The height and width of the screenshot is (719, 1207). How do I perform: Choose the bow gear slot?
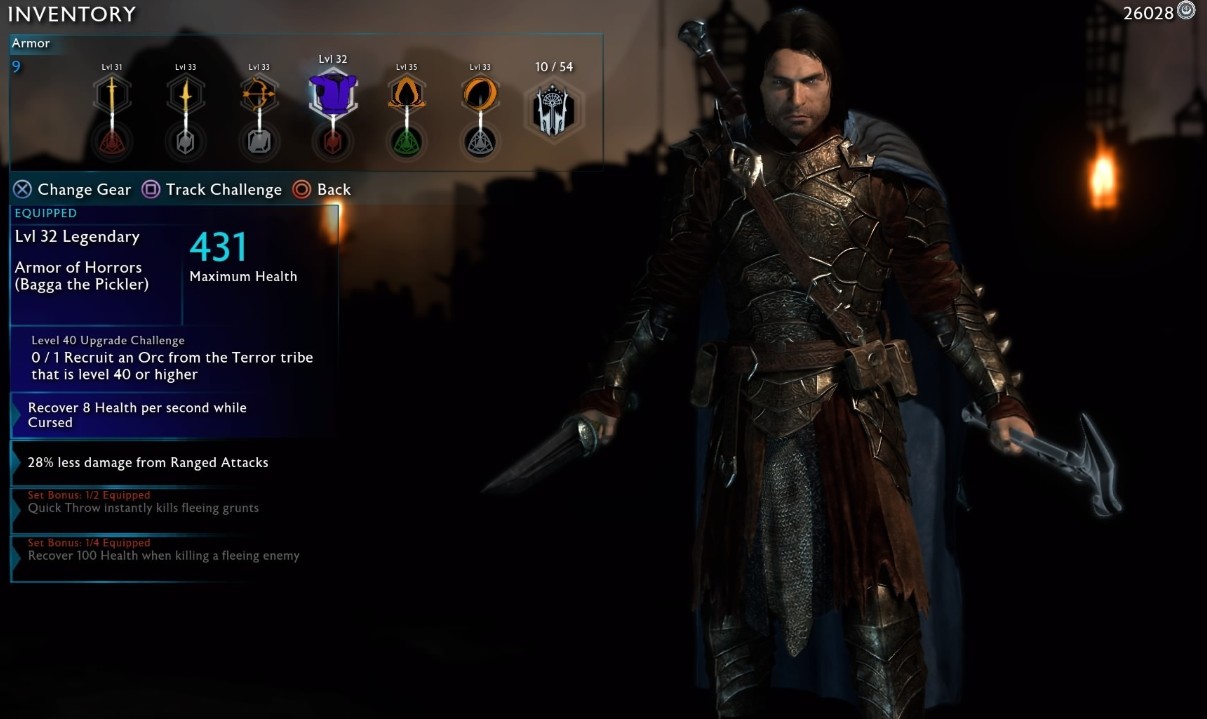pyautogui.click(x=258, y=96)
